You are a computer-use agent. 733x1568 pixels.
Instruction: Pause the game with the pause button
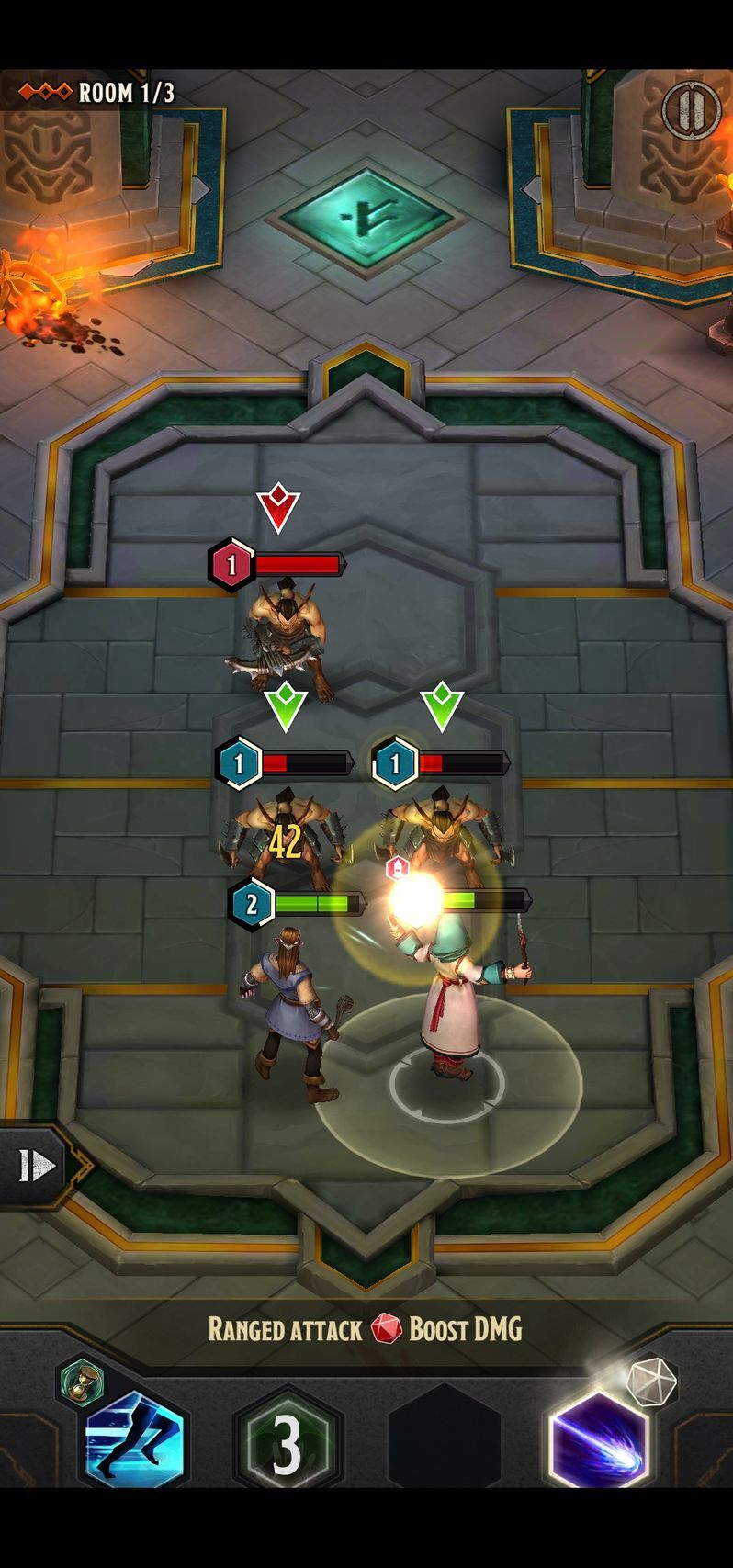pos(690,110)
